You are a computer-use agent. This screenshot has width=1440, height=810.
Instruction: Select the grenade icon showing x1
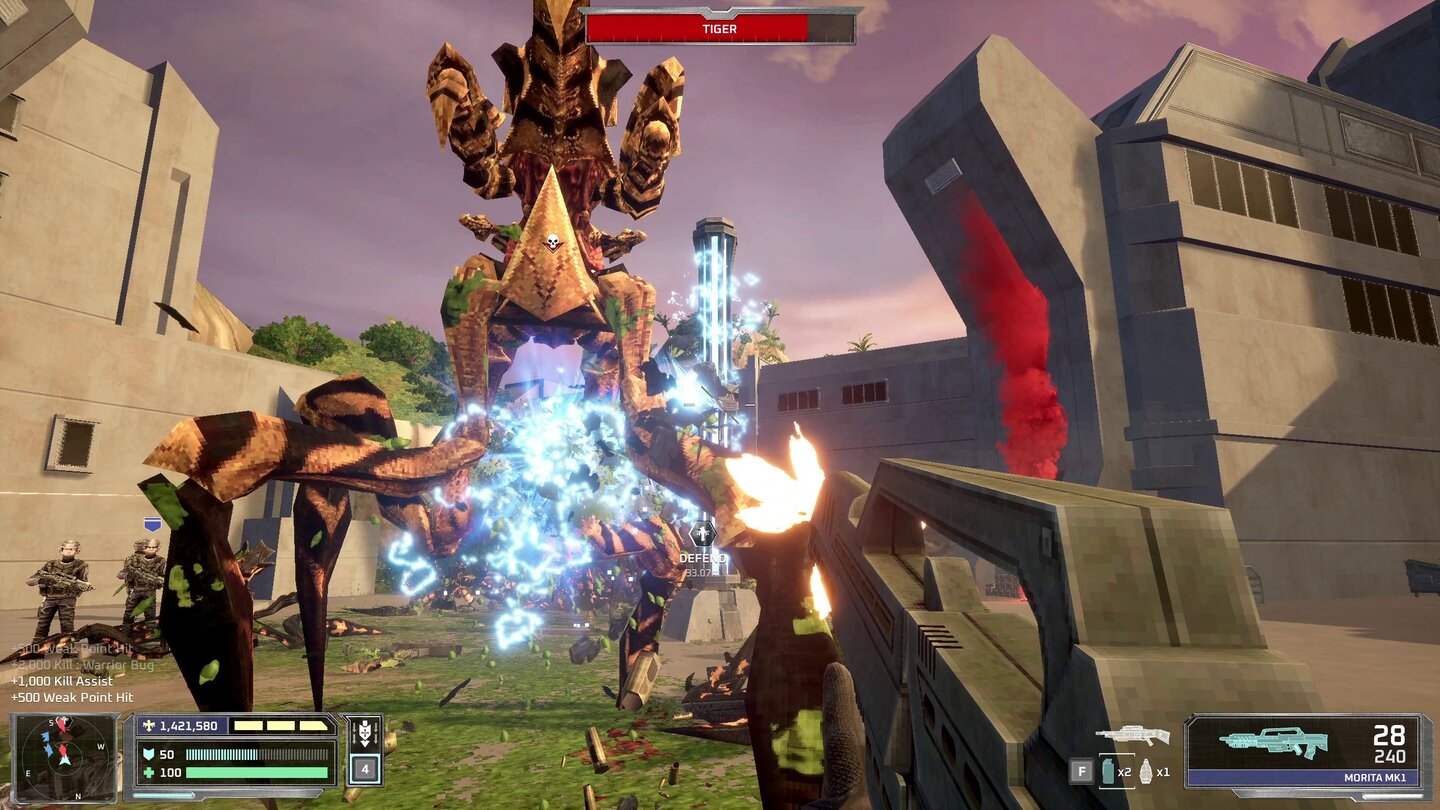pos(1147,773)
